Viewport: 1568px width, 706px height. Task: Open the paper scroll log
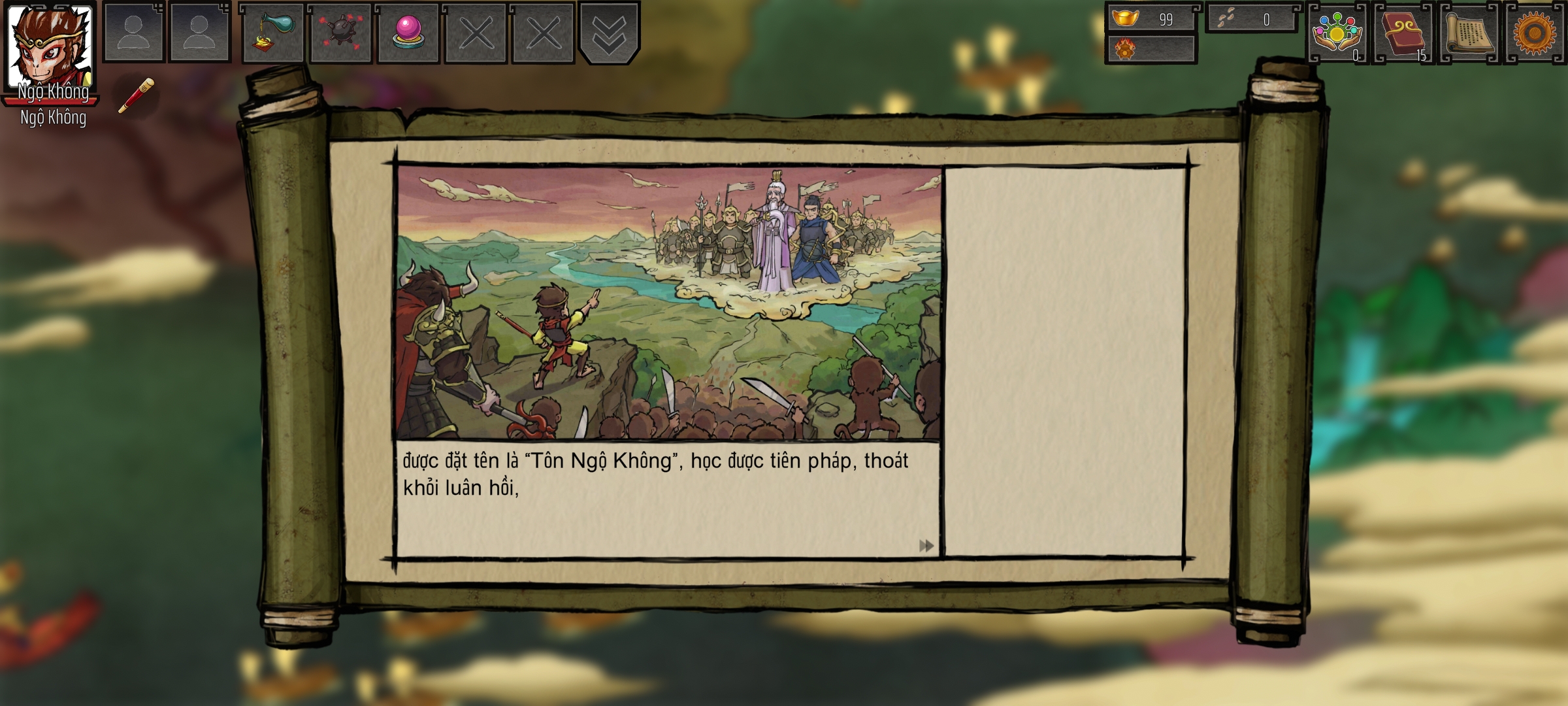pos(1469,34)
